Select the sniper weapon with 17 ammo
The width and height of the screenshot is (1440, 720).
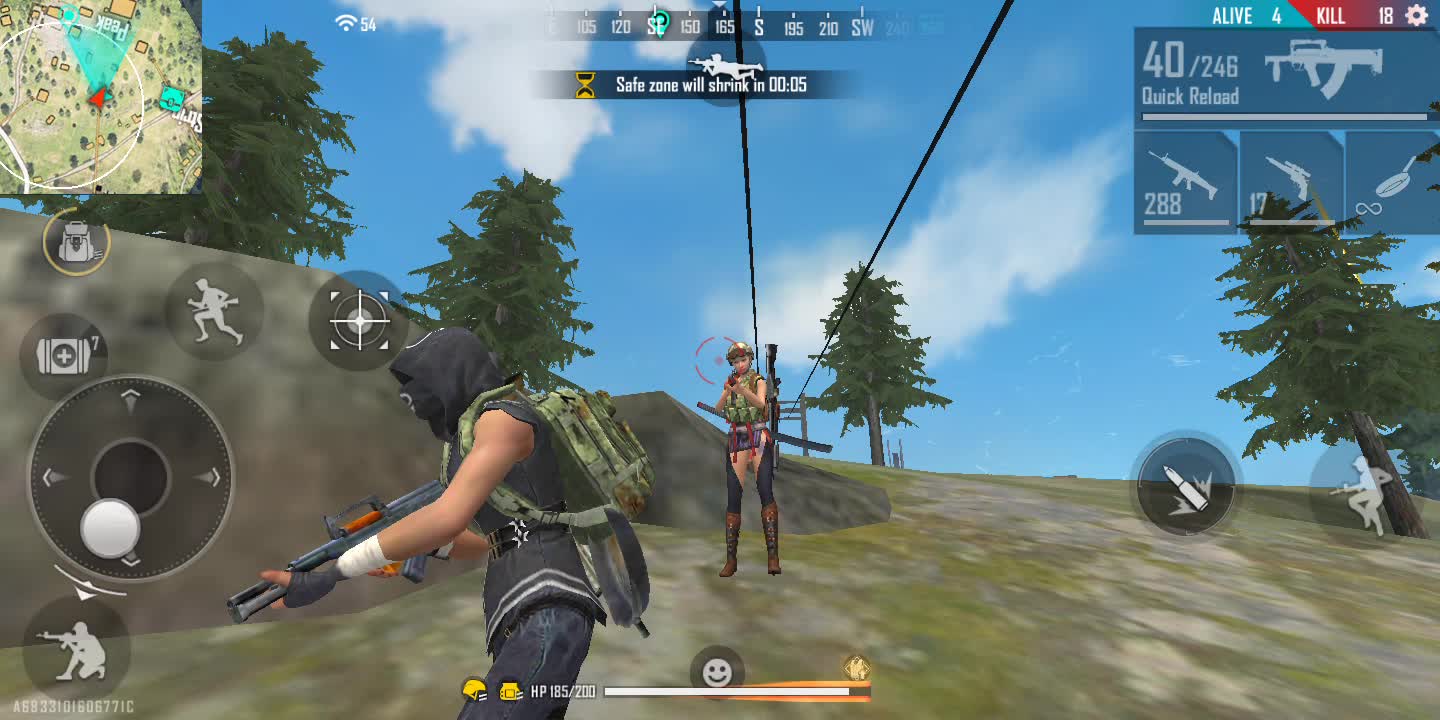coord(1291,184)
